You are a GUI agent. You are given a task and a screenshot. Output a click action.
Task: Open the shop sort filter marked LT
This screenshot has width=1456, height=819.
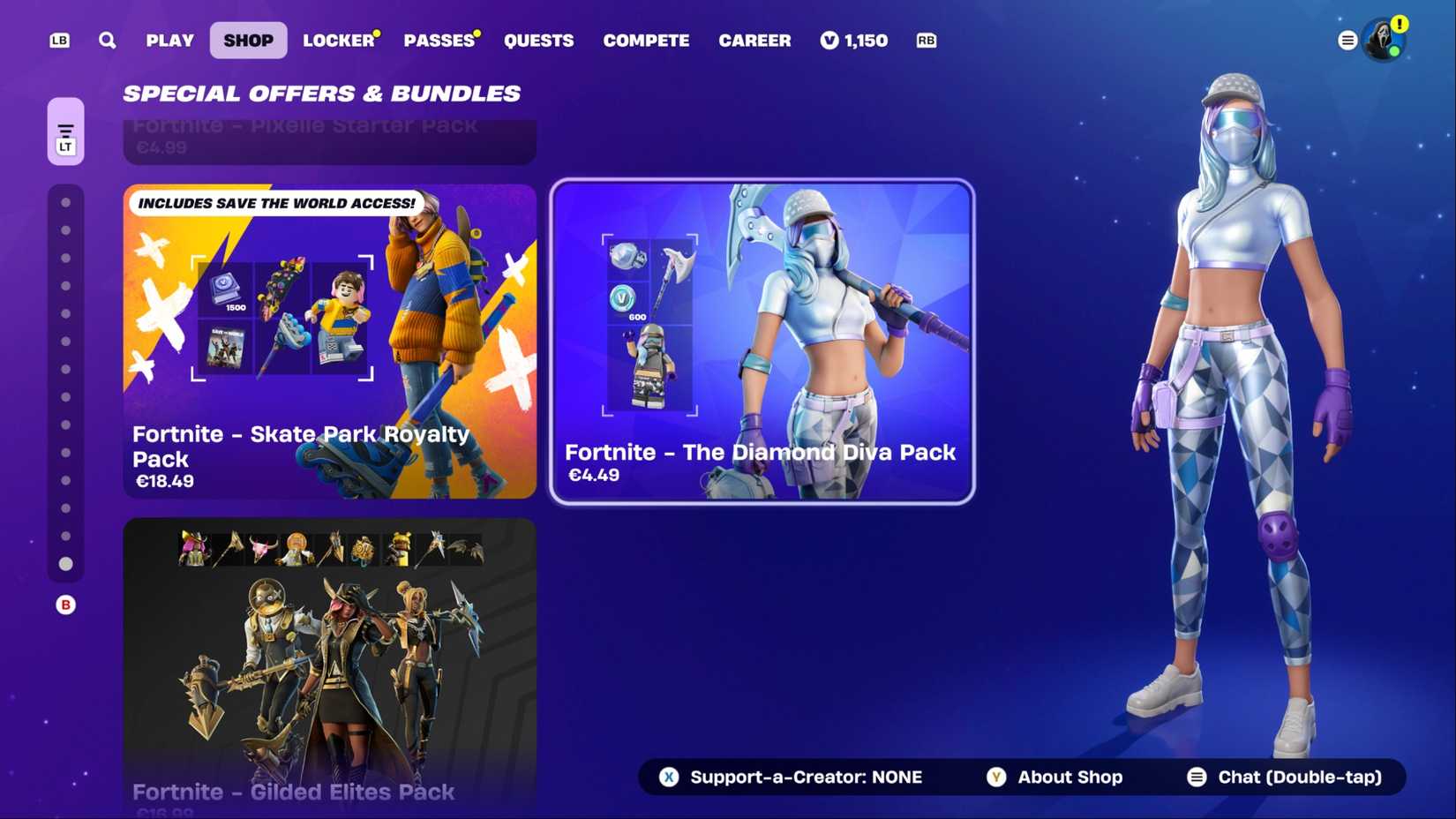pos(65,132)
